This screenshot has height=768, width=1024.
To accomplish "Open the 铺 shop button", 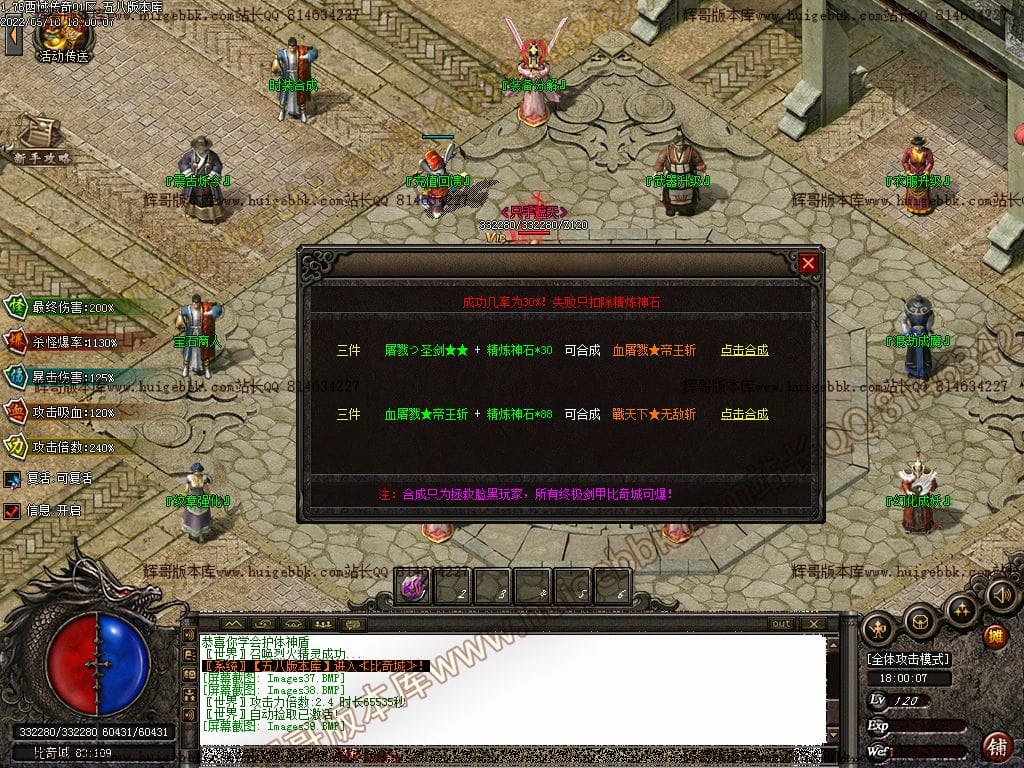I will [997, 745].
